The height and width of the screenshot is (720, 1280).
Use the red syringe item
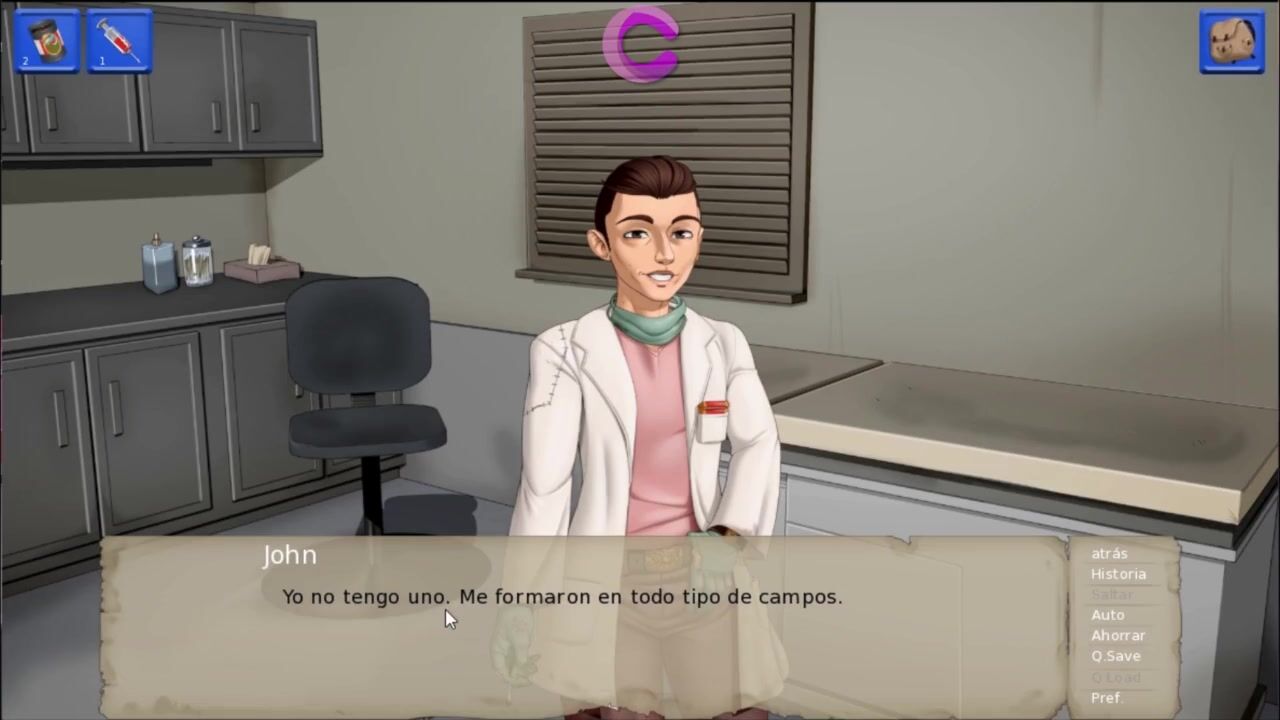pos(120,41)
